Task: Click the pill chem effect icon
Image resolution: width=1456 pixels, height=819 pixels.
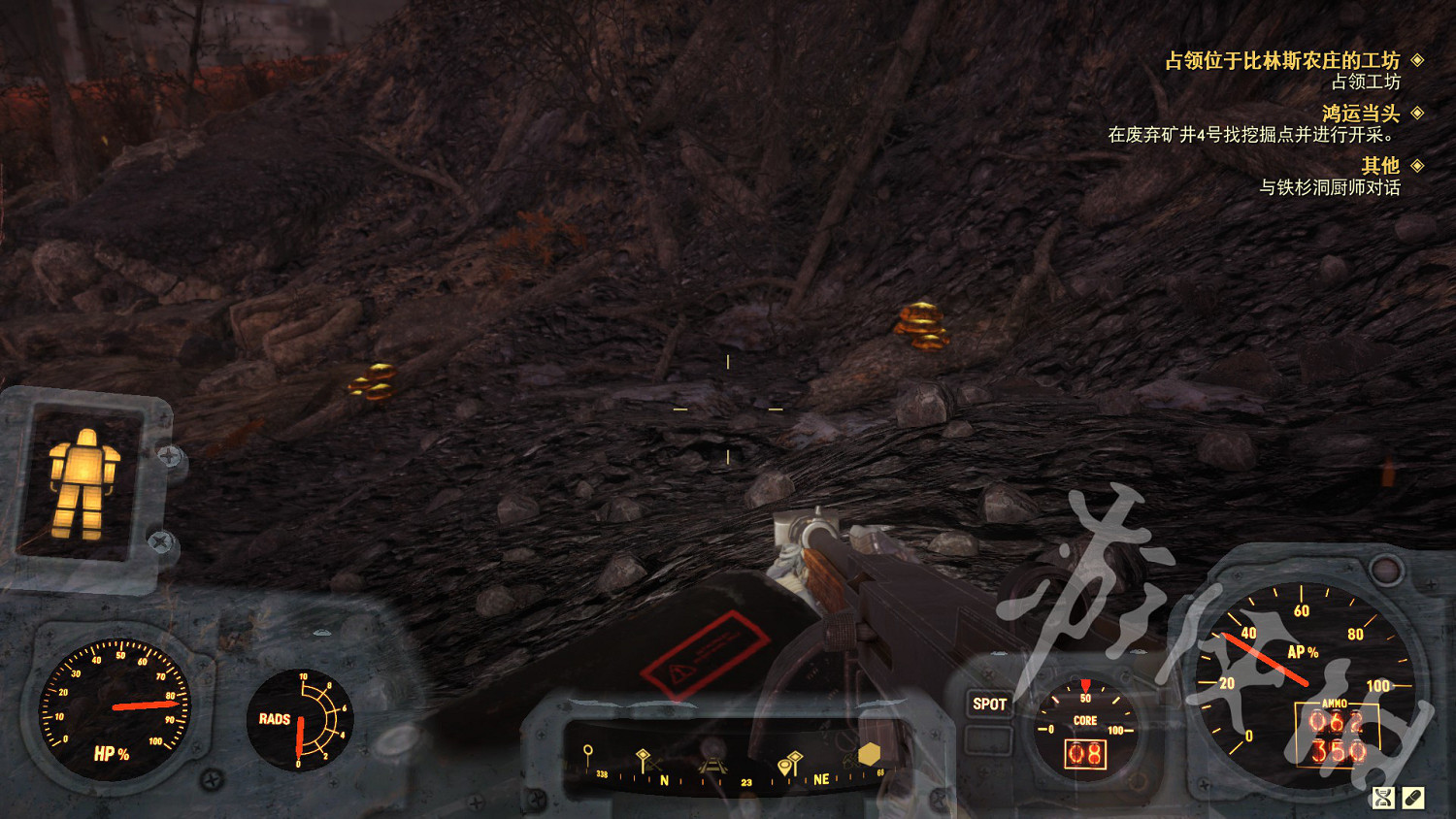Action: pos(1413,798)
